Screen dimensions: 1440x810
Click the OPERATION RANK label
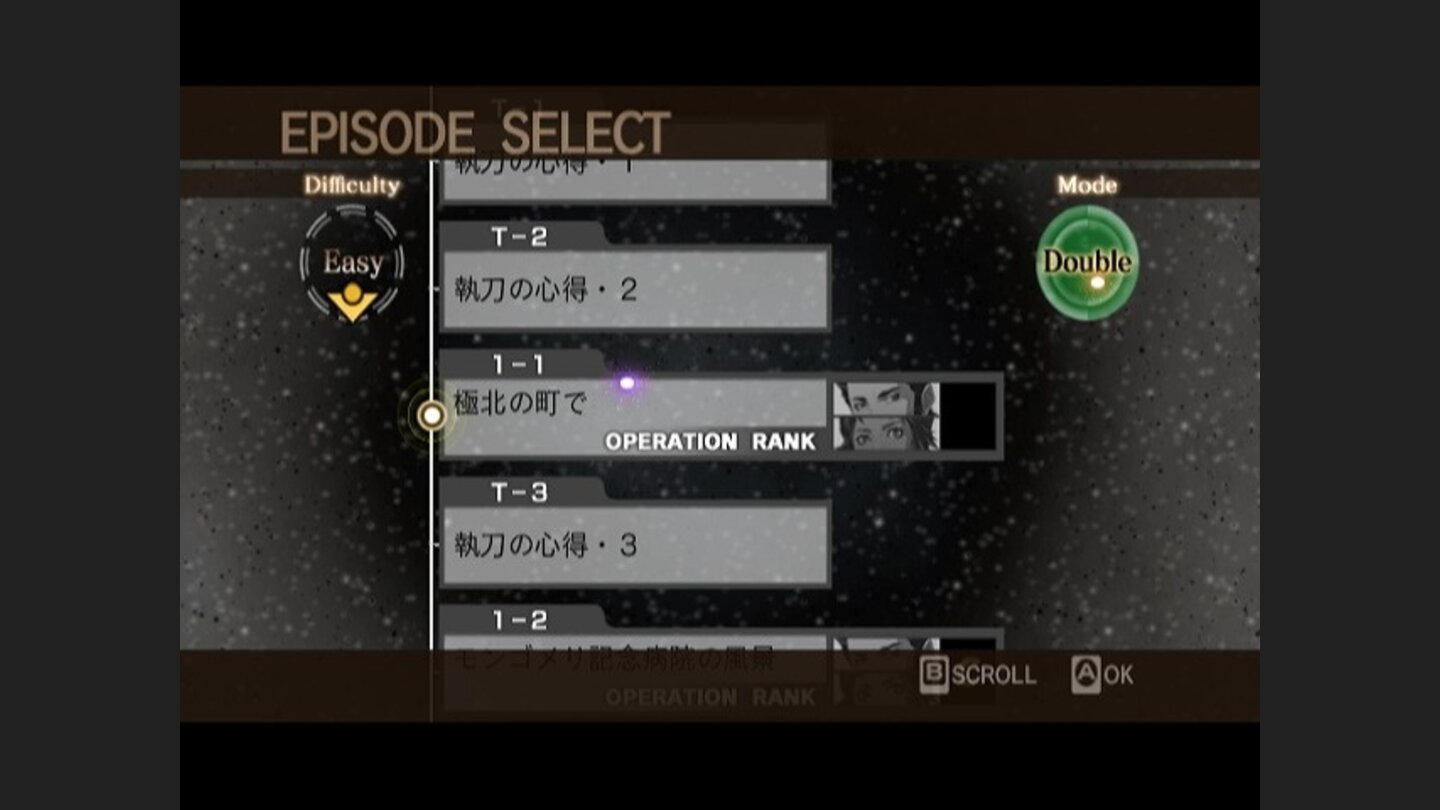(711, 441)
